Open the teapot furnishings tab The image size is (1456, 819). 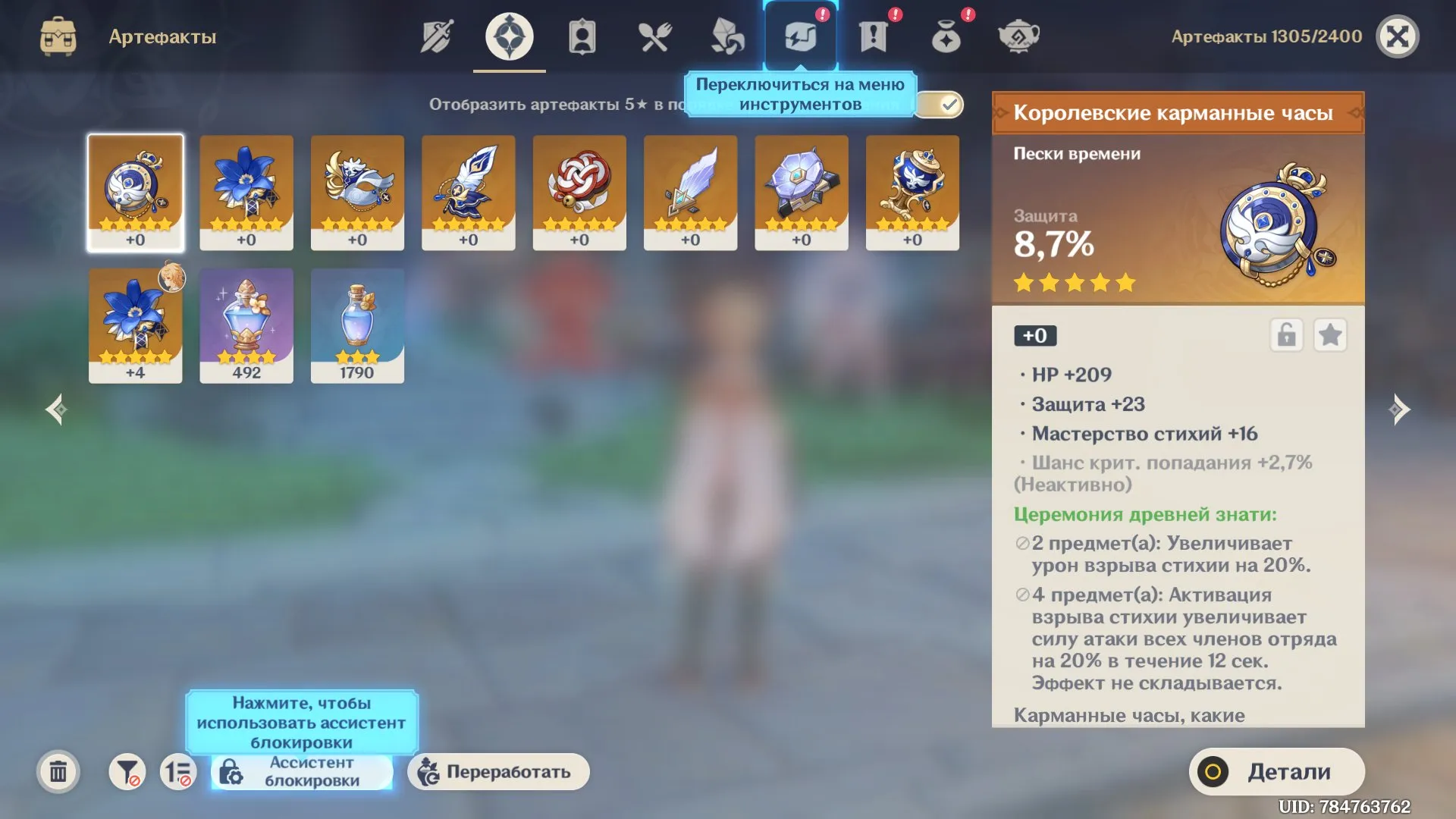point(1019,35)
